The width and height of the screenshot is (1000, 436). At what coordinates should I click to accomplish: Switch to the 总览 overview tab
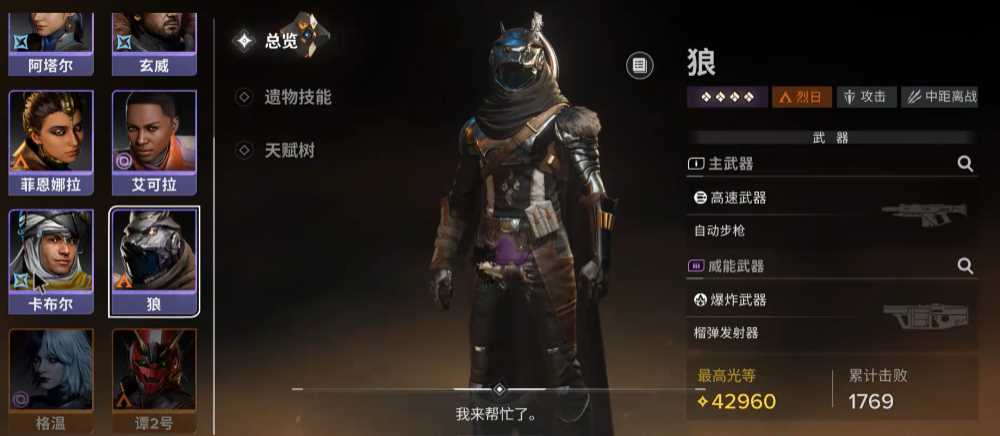[280, 41]
